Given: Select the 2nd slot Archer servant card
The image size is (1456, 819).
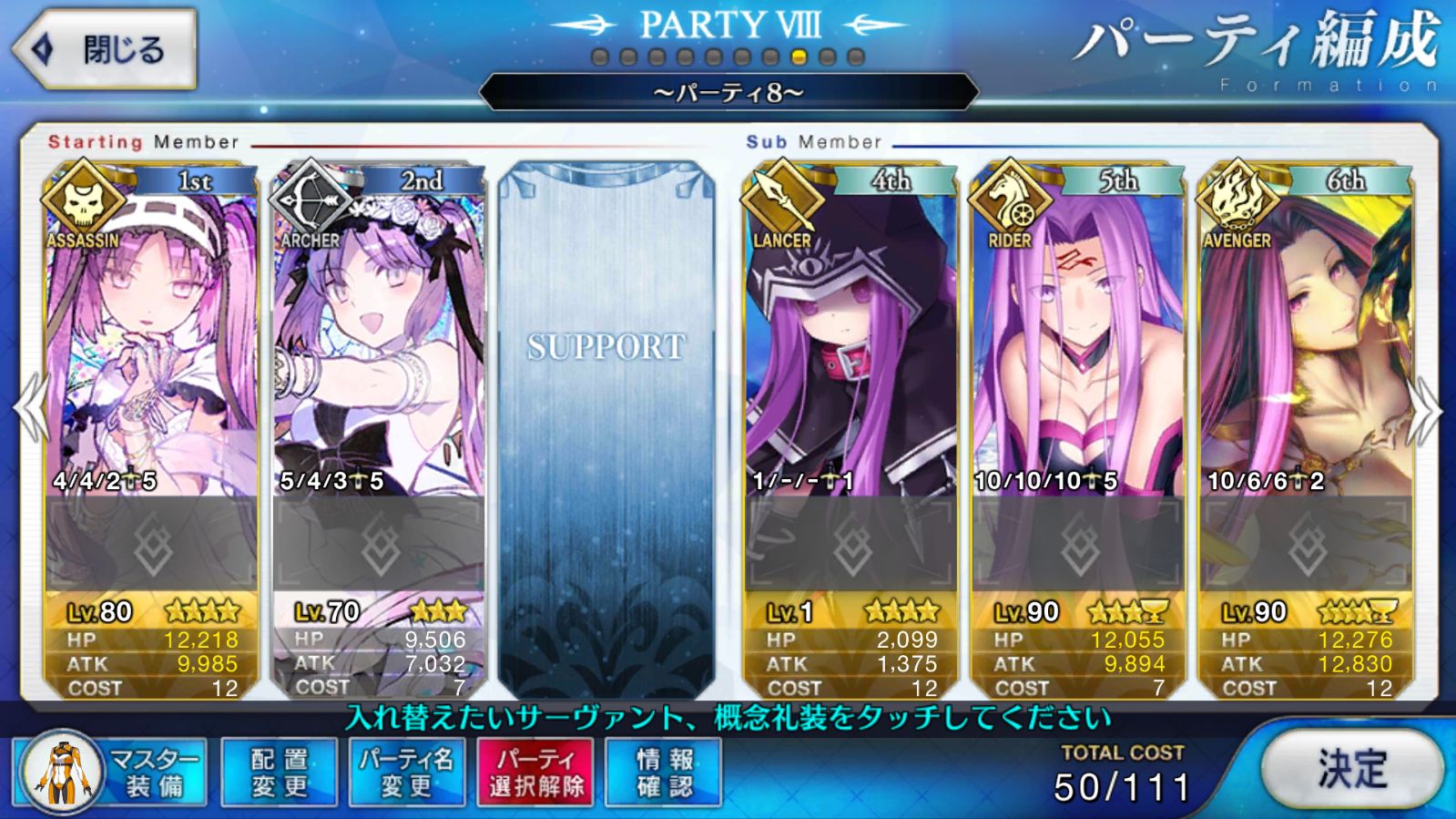Looking at the screenshot, I should [x=380, y=346].
